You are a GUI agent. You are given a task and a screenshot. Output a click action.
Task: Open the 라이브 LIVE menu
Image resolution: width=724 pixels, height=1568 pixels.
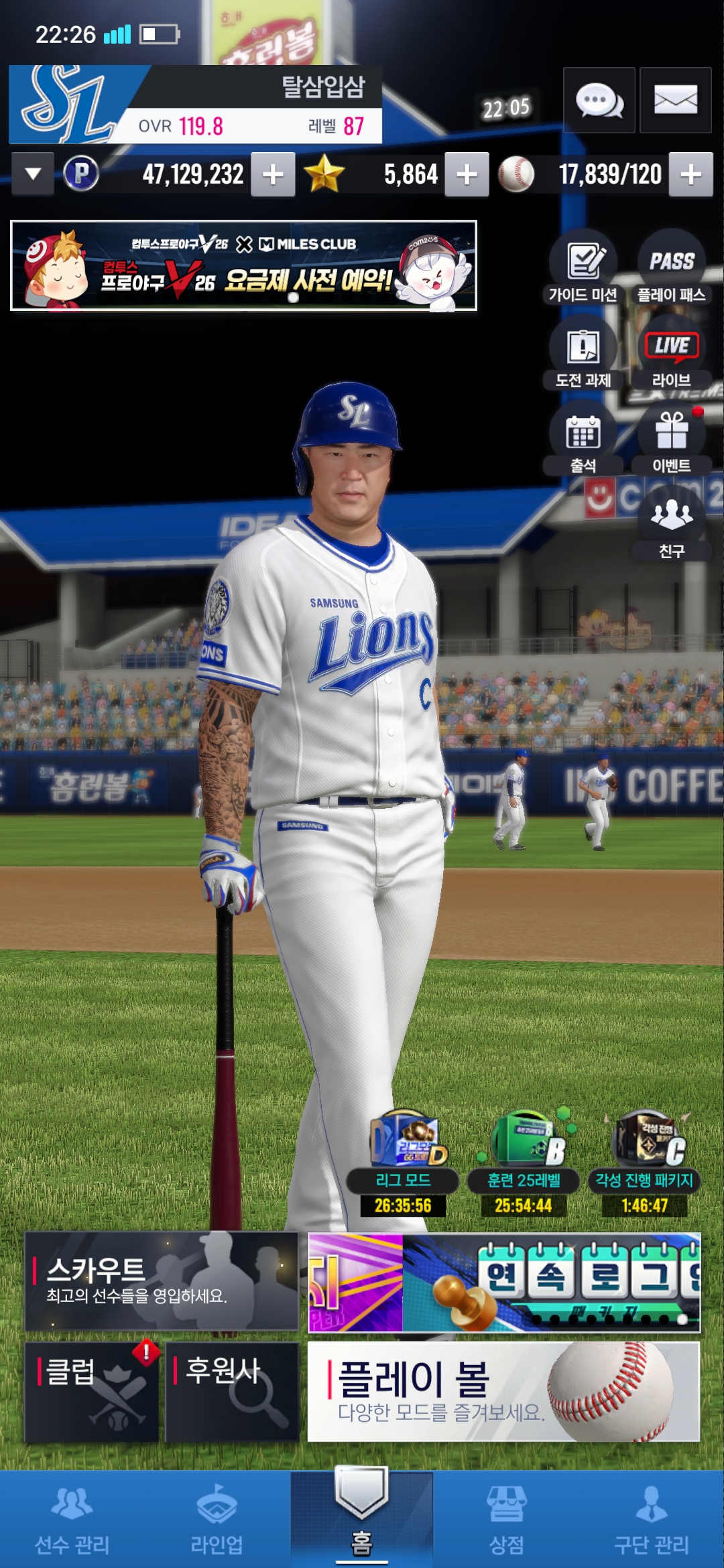(x=672, y=352)
